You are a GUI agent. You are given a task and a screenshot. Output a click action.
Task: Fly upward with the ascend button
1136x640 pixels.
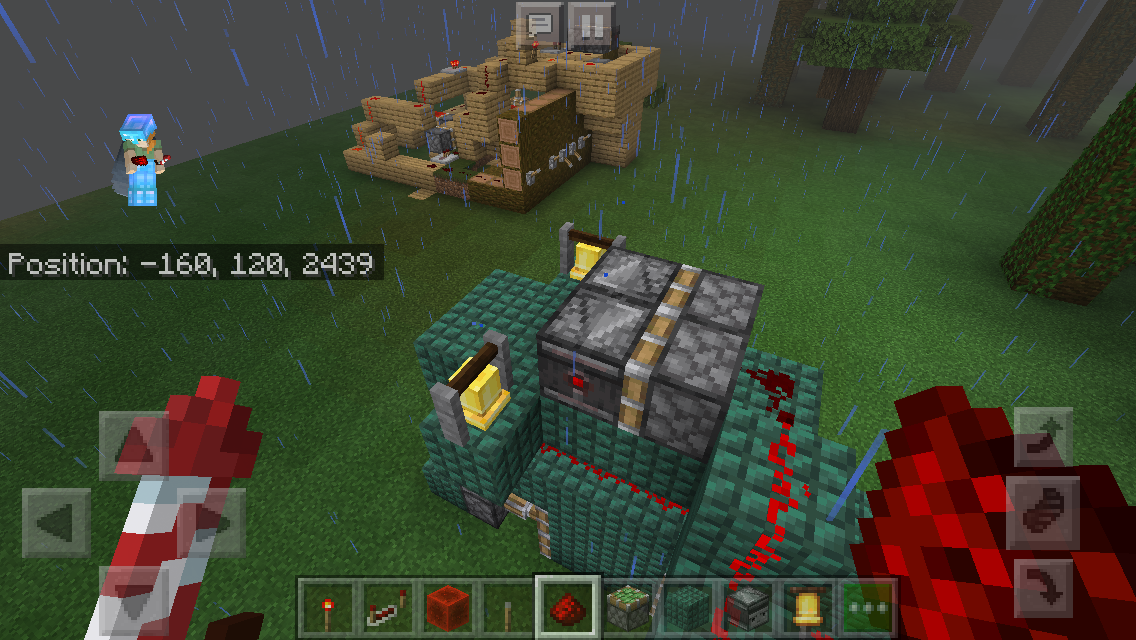[x=1044, y=438]
